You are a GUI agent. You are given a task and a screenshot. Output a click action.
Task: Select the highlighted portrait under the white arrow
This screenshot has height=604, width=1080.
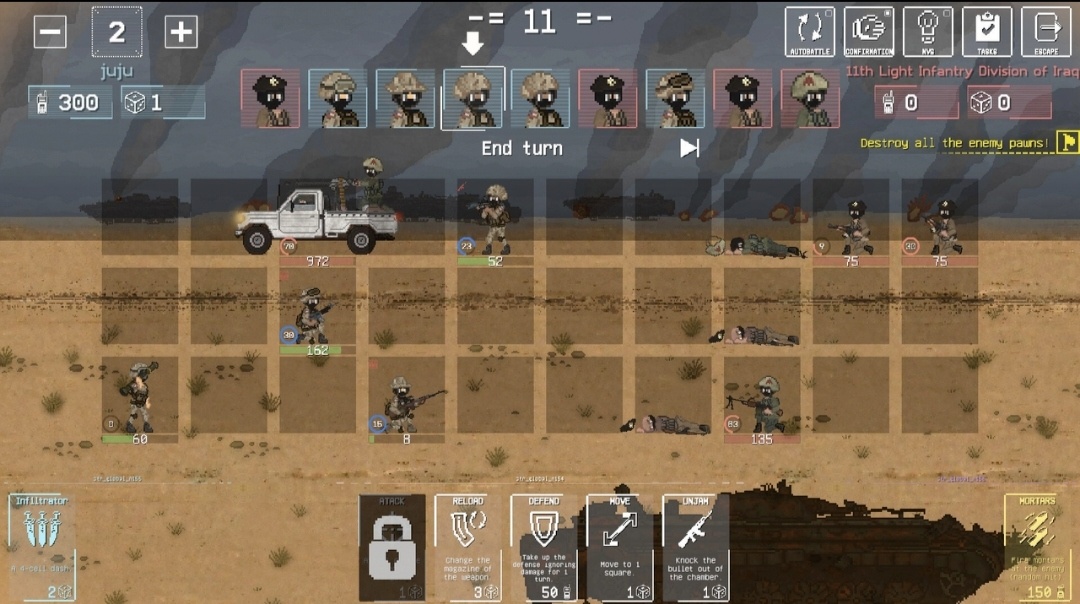[x=473, y=98]
